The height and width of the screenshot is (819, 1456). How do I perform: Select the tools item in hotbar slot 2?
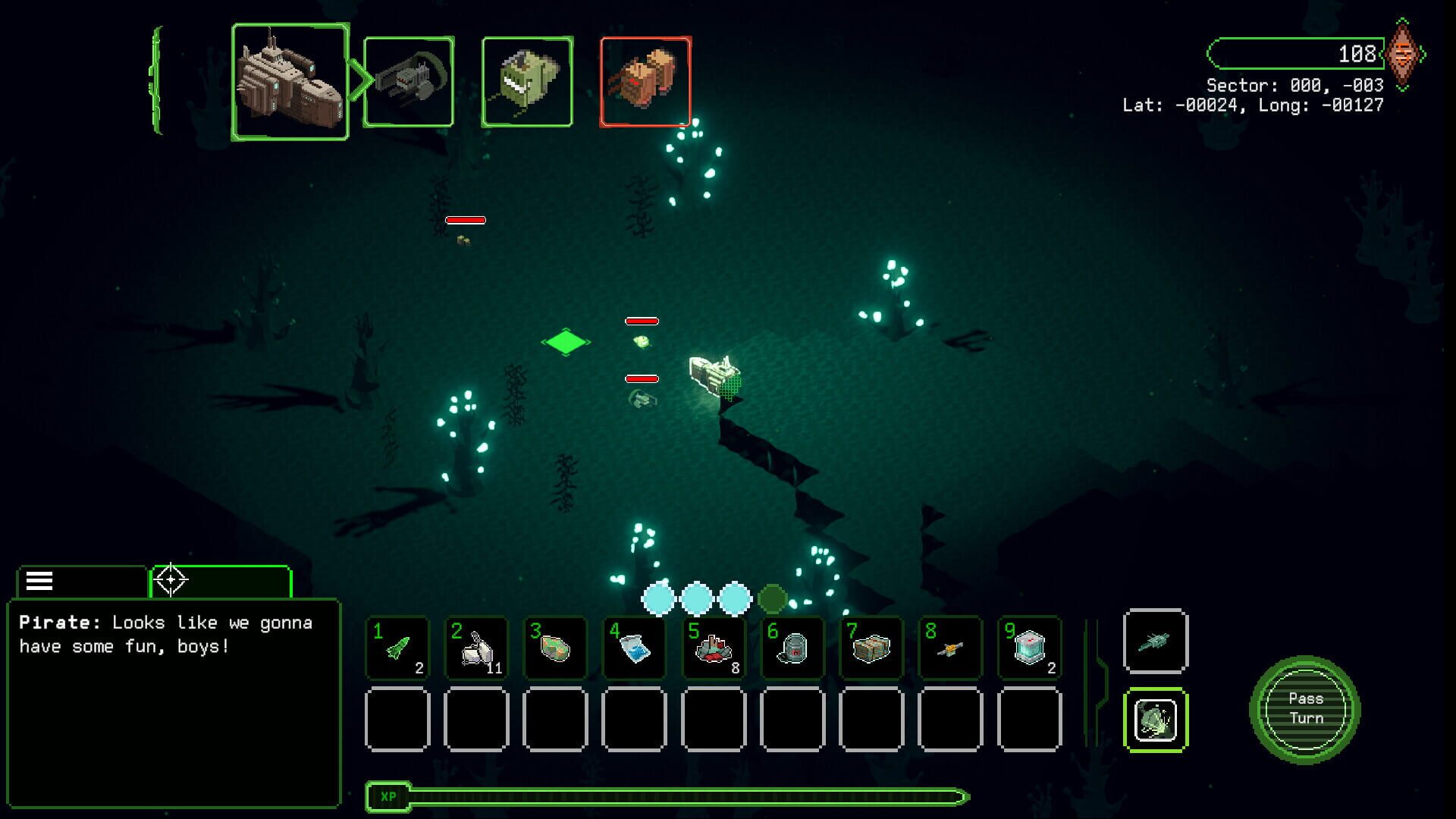coord(476,648)
